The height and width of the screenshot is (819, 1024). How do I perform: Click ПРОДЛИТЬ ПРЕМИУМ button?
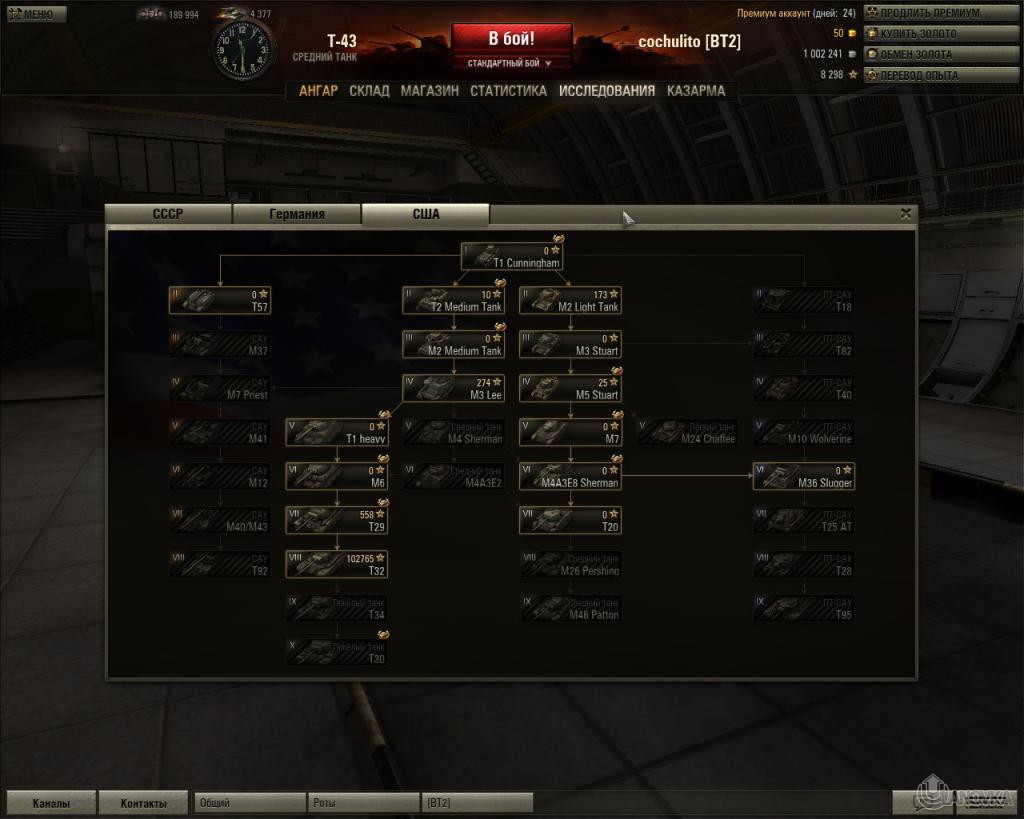tap(934, 13)
